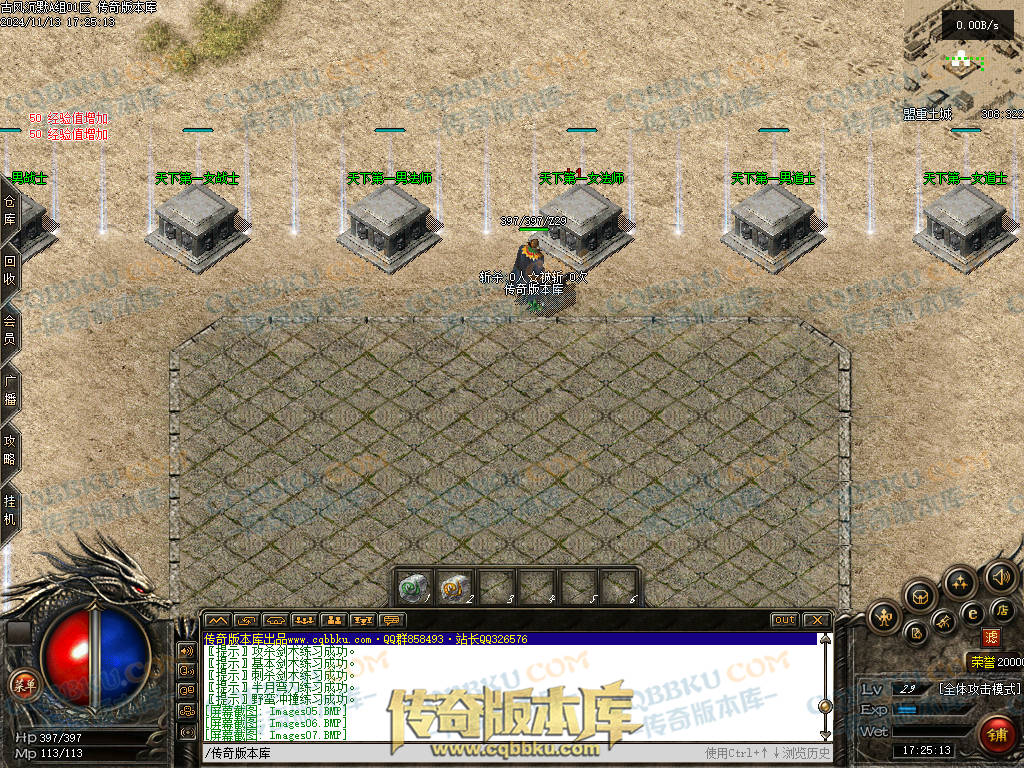Activate the 挂机 auto-play side tab
Image resolution: width=1024 pixels, height=768 pixels.
click(x=10, y=511)
